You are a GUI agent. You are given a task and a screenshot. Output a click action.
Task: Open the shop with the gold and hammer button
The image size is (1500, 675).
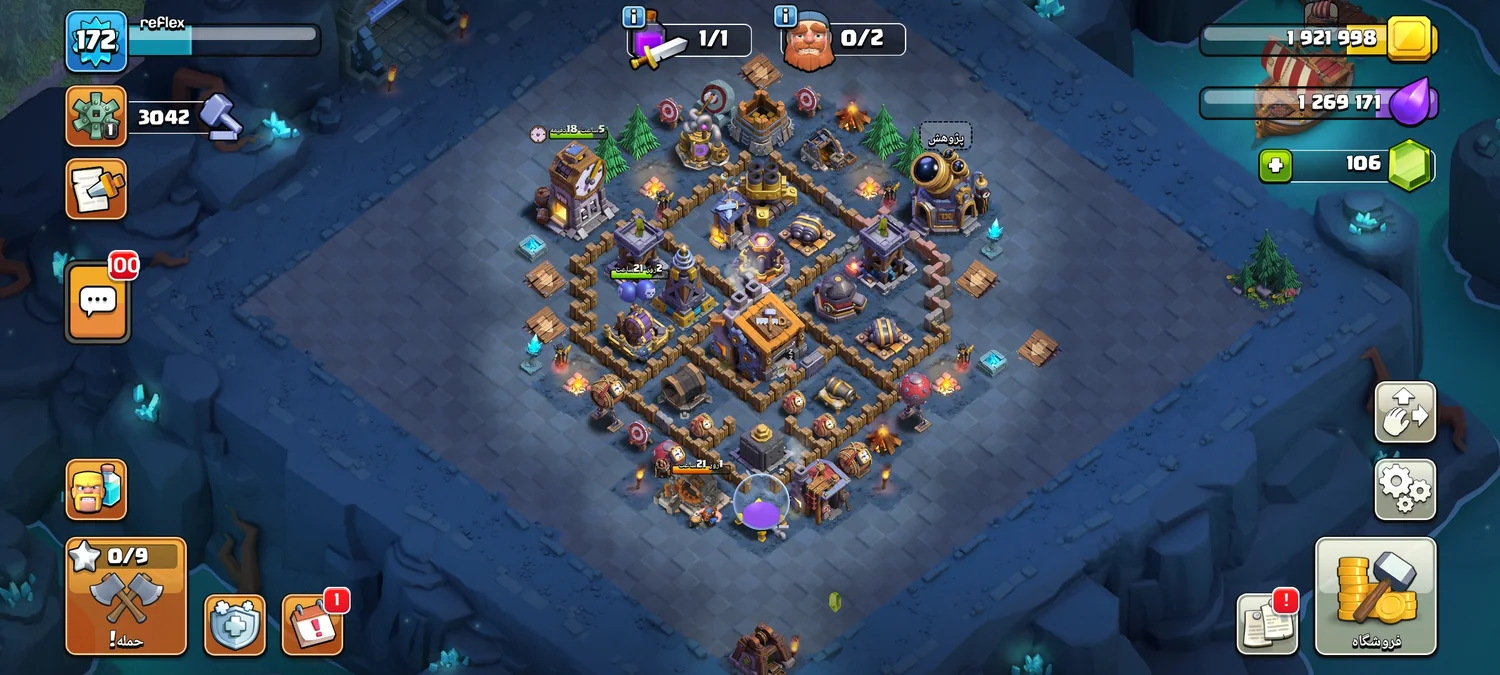(x=1375, y=596)
